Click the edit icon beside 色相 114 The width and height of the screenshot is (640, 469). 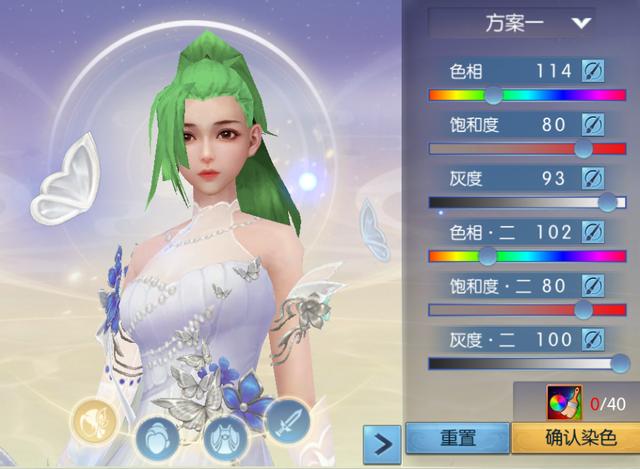pos(593,70)
